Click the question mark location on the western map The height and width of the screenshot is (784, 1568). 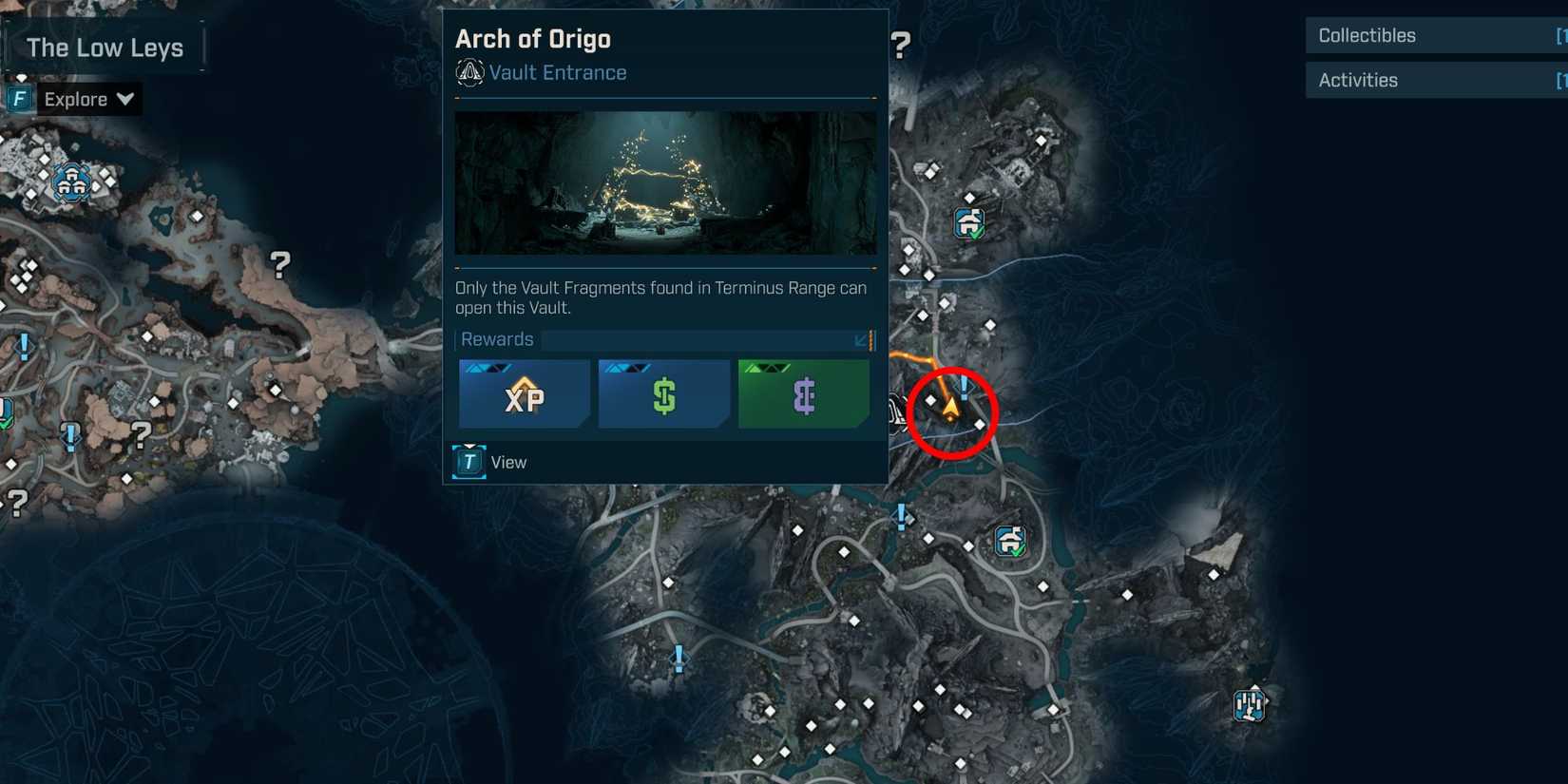click(x=279, y=265)
